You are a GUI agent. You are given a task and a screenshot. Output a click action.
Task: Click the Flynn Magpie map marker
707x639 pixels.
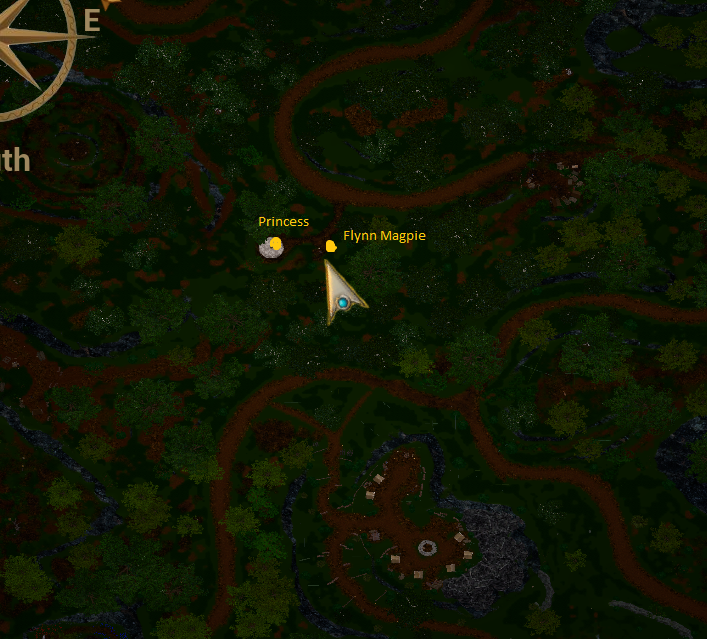coord(331,245)
